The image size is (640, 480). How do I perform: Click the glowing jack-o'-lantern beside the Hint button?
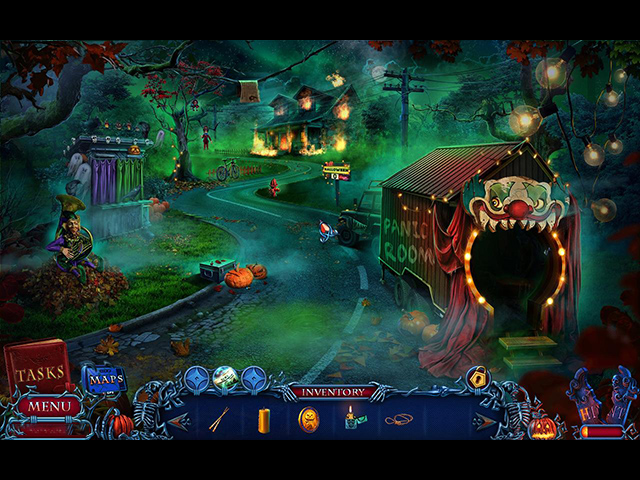click(x=543, y=428)
